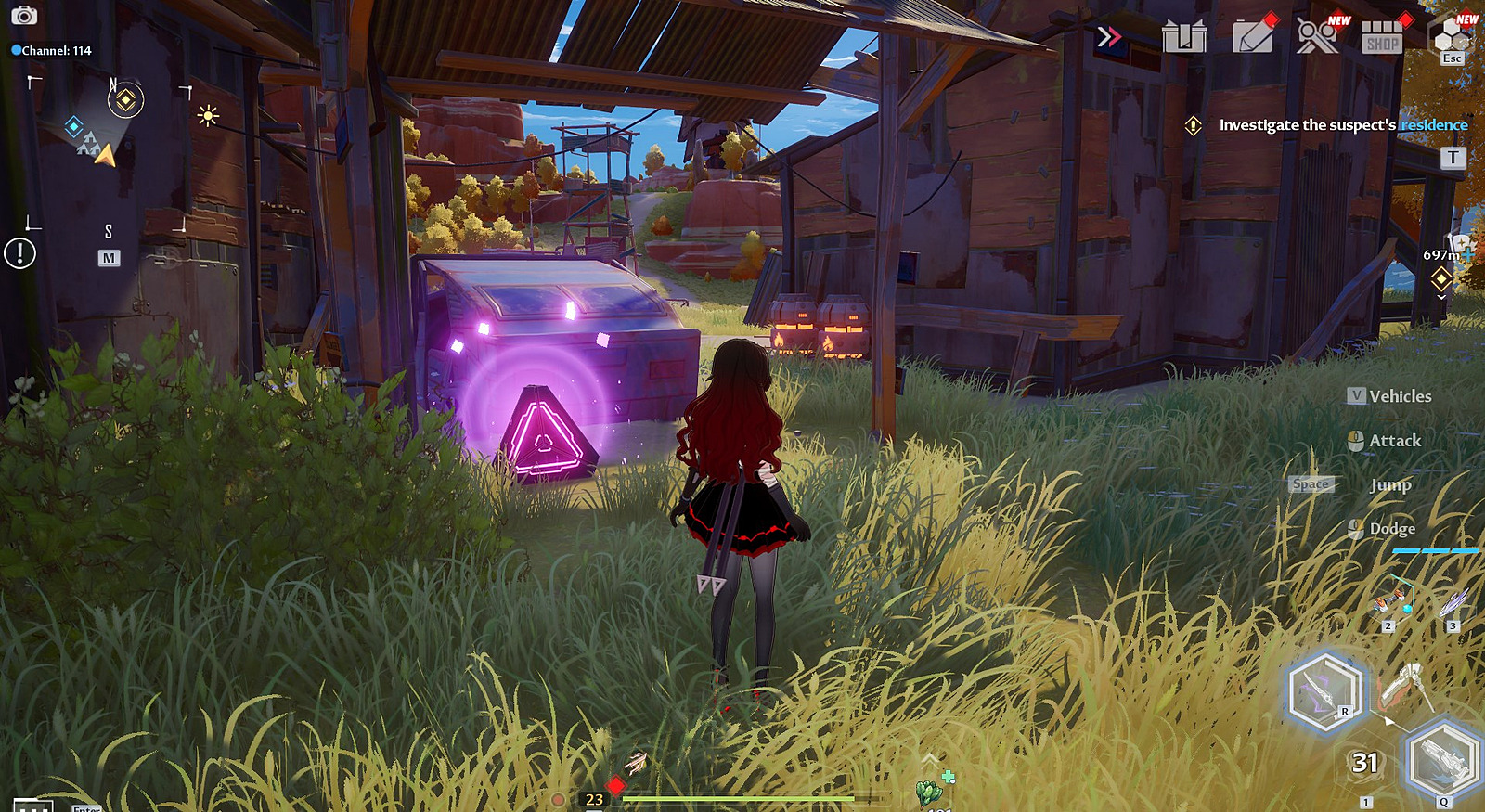The width and height of the screenshot is (1485, 812).
Task: Open the exclamation mark alert icon
Action: [x=19, y=252]
